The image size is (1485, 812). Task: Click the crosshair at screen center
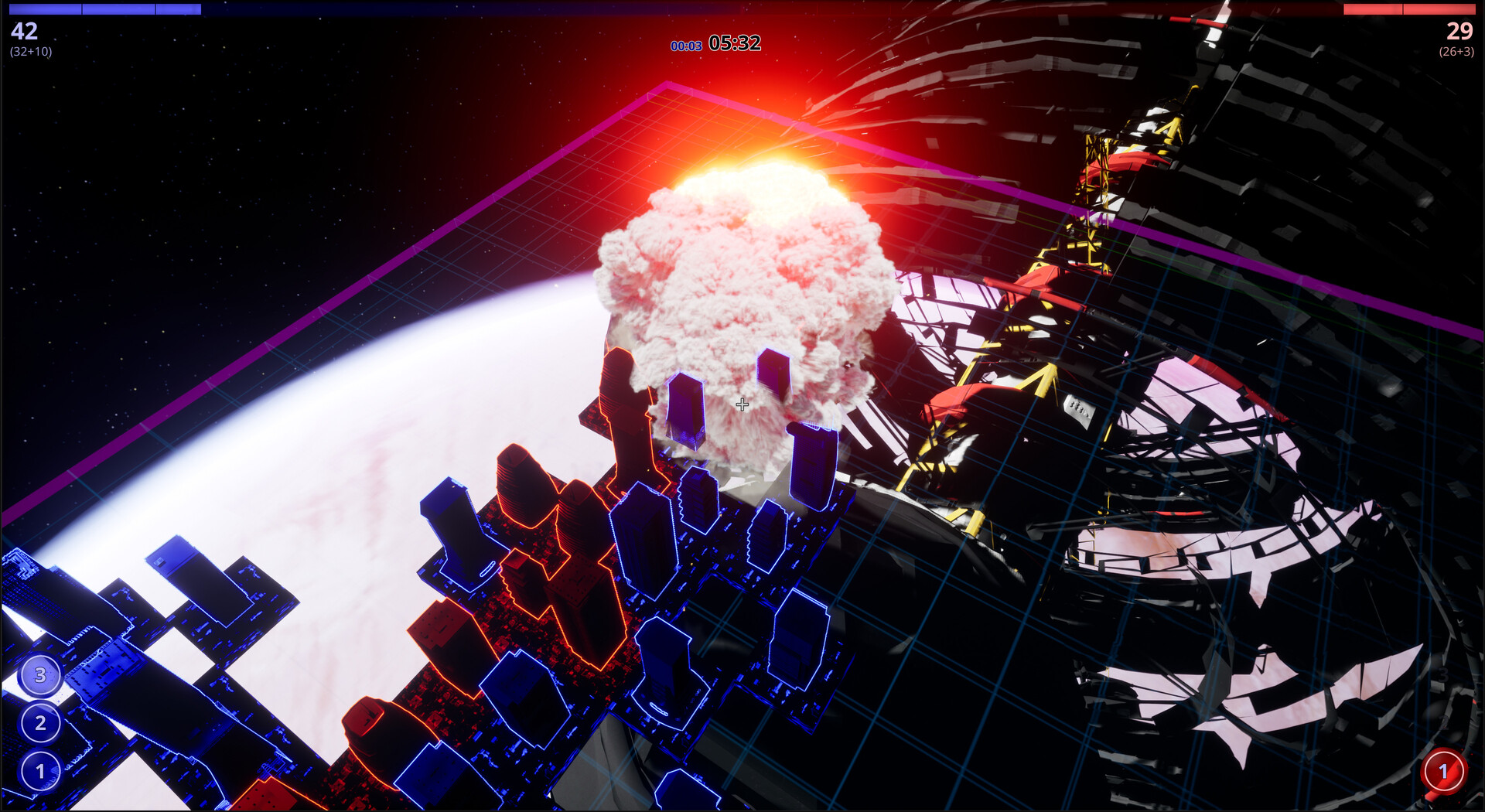tap(742, 403)
